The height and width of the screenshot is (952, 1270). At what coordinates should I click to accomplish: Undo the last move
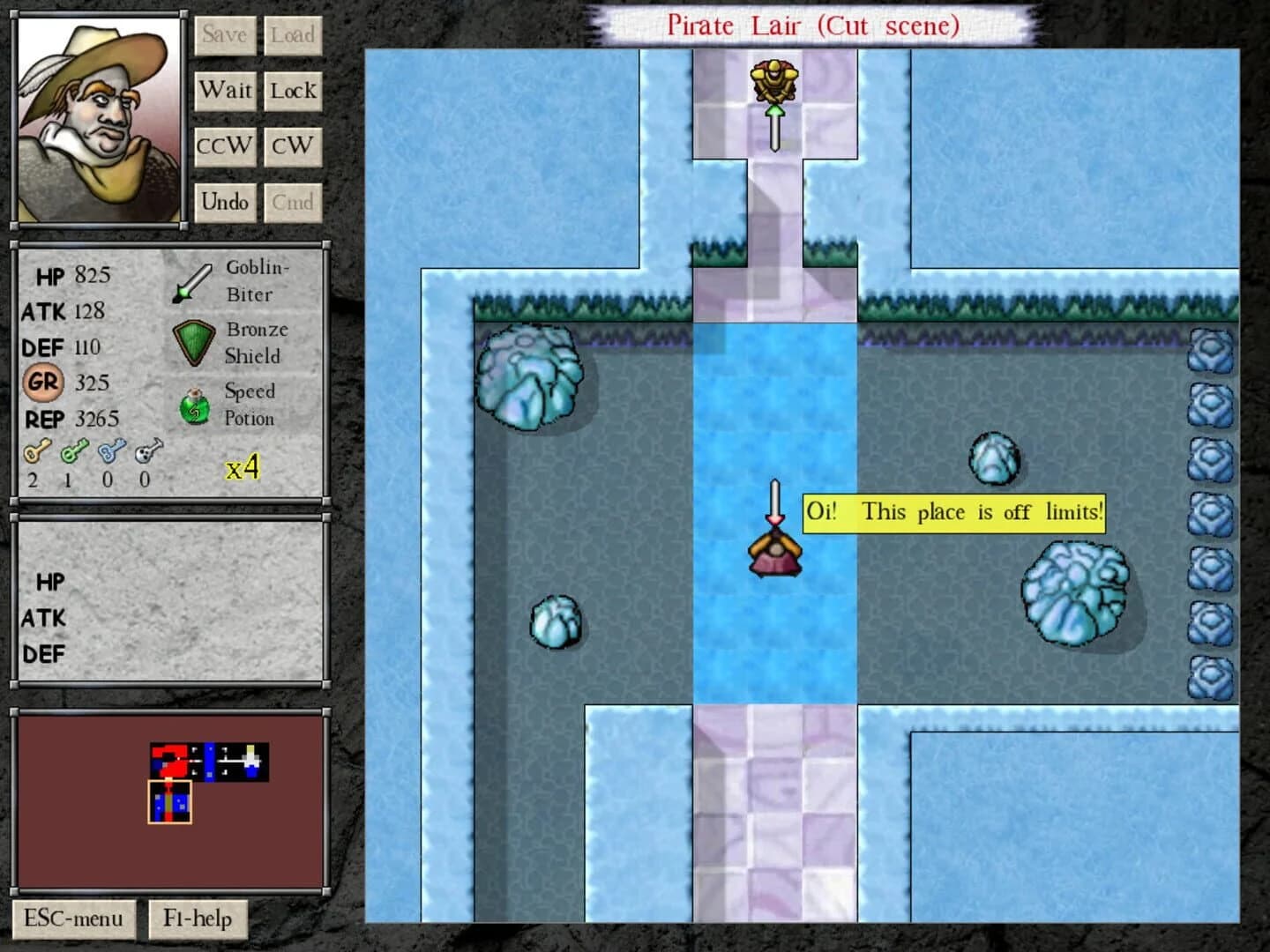coord(225,202)
